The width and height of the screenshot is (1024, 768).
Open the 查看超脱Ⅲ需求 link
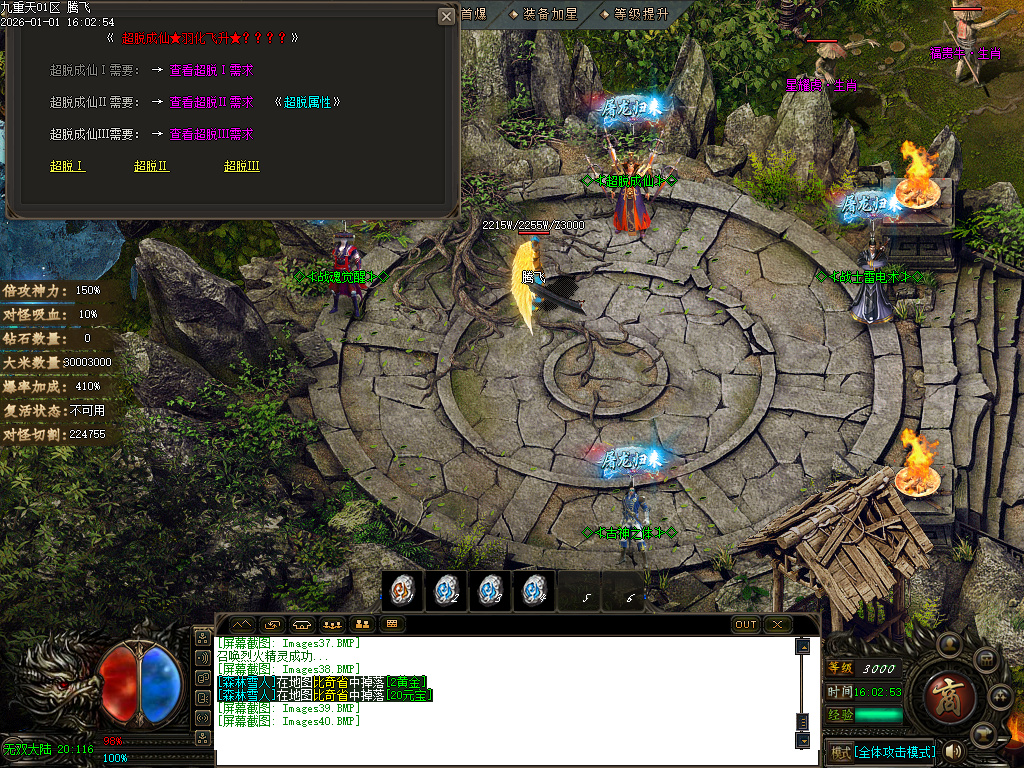point(211,134)
